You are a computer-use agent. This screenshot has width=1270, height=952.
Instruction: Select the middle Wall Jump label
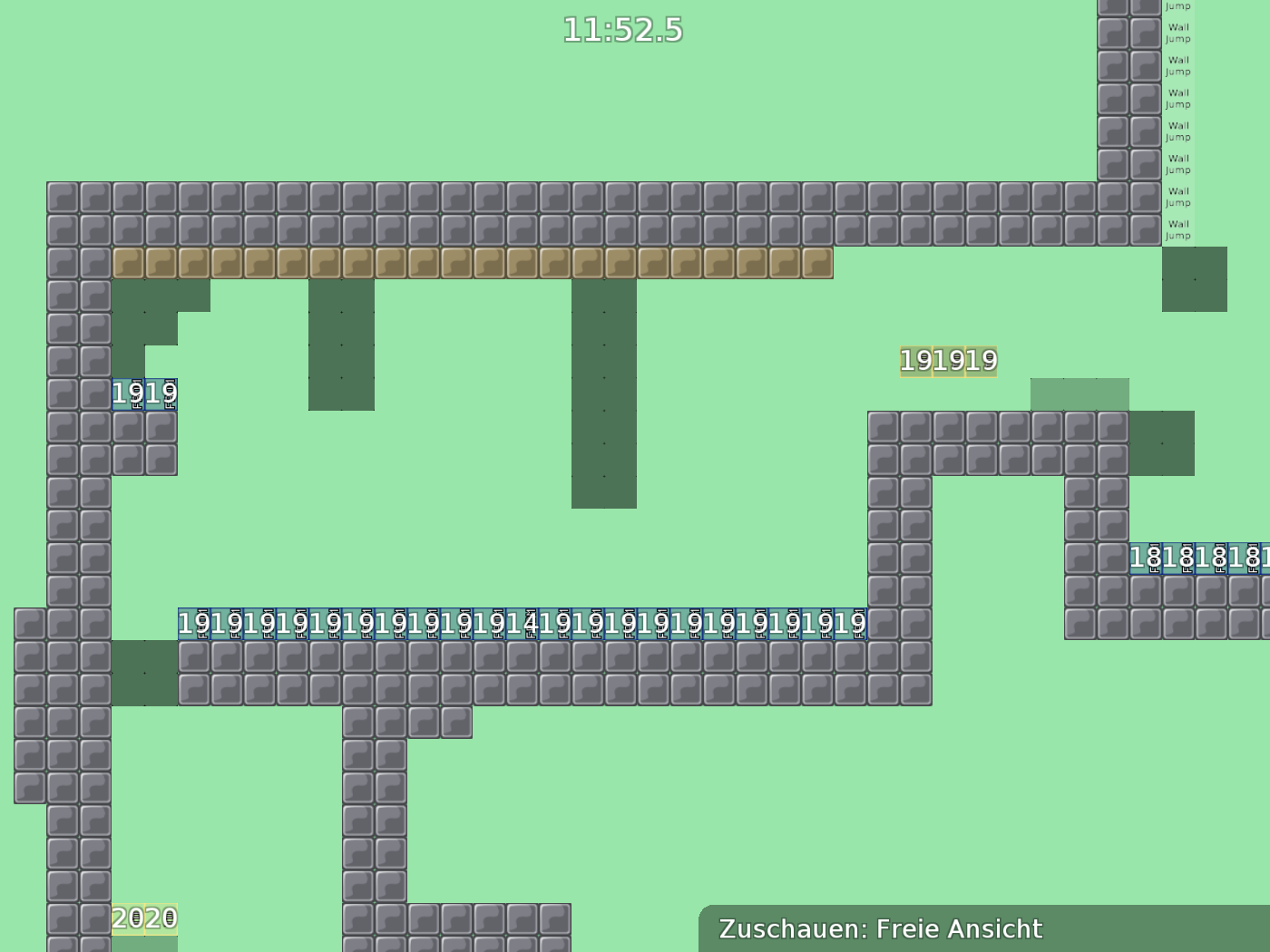tap(1177, 131)
